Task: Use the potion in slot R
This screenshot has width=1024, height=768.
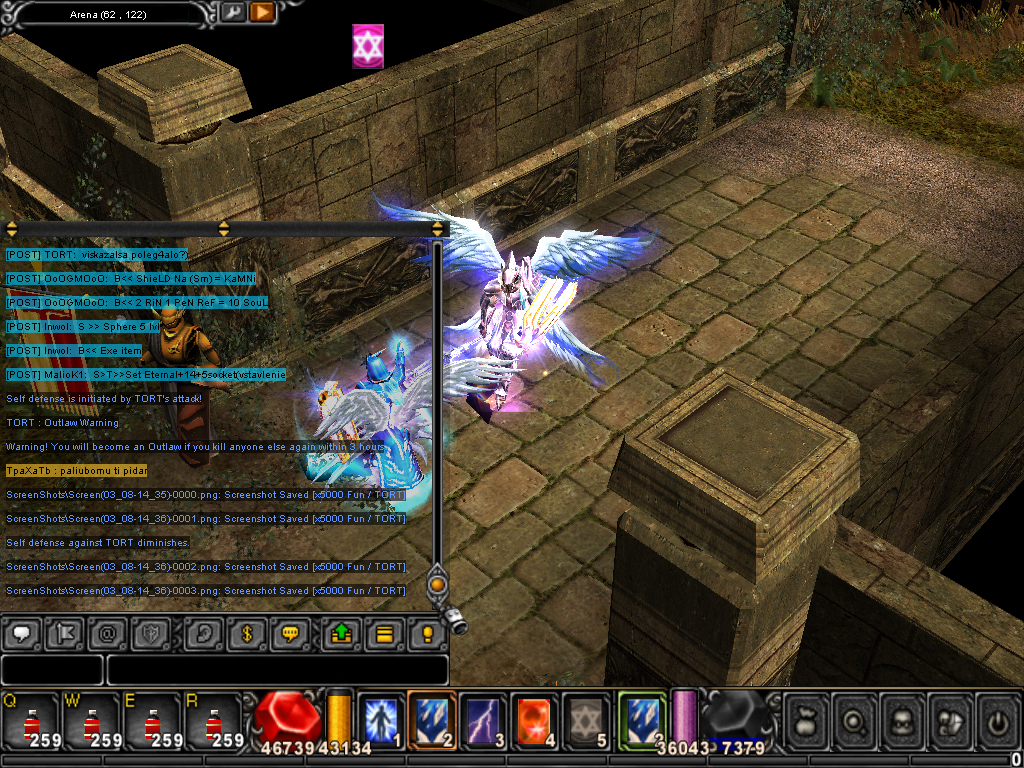Action: click(x=214, y=720)
